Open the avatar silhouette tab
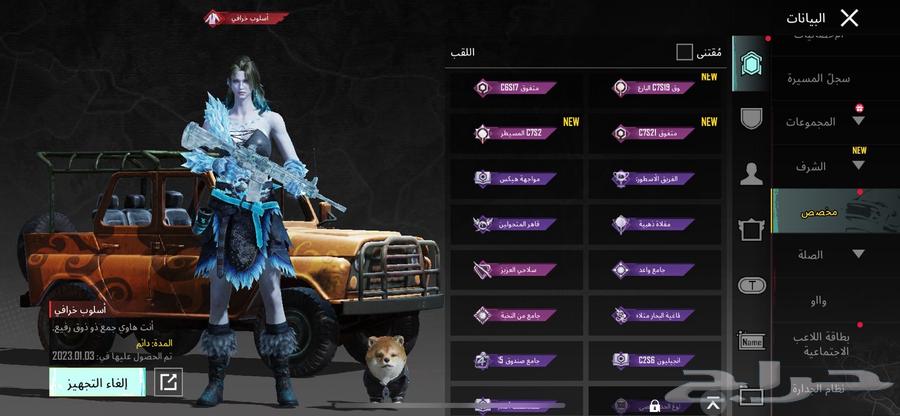 (x=750, y=174)
